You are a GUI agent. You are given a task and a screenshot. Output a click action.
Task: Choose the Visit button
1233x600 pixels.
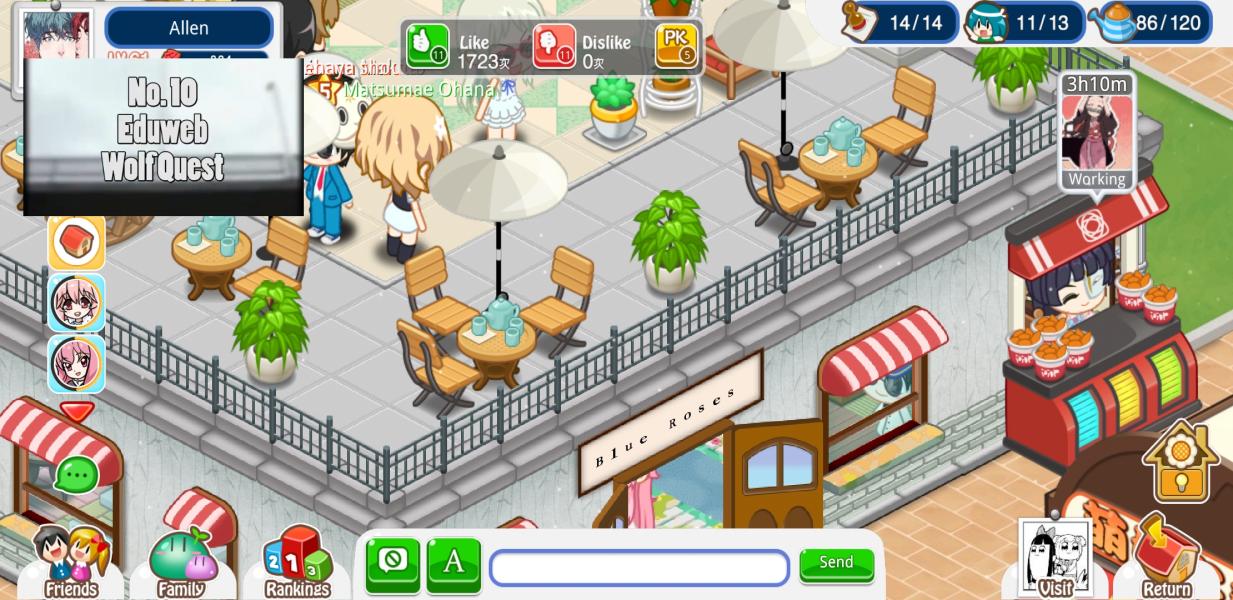(x=1055, y=560)
